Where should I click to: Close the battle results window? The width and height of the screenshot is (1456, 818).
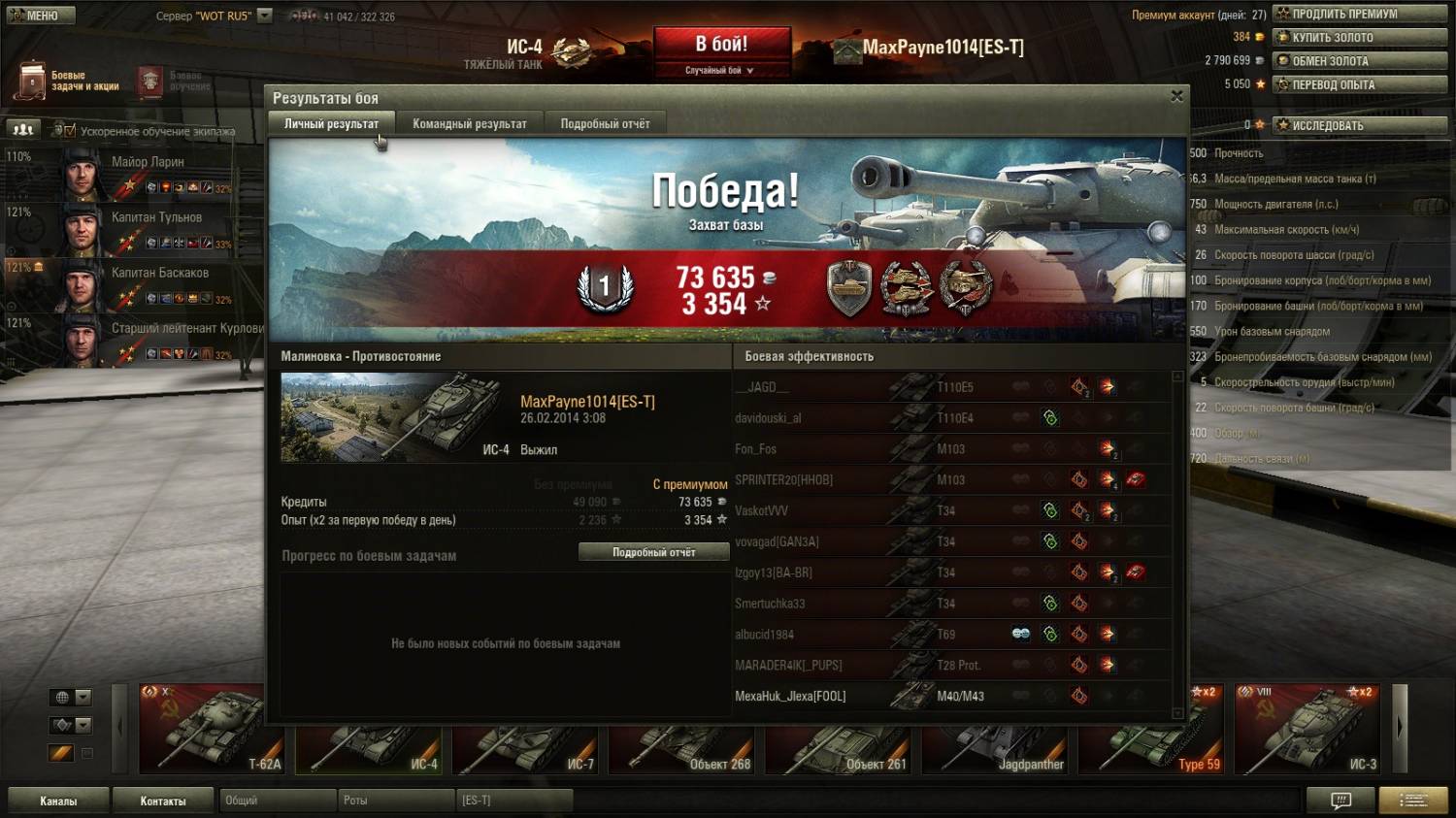(1176, 96)
